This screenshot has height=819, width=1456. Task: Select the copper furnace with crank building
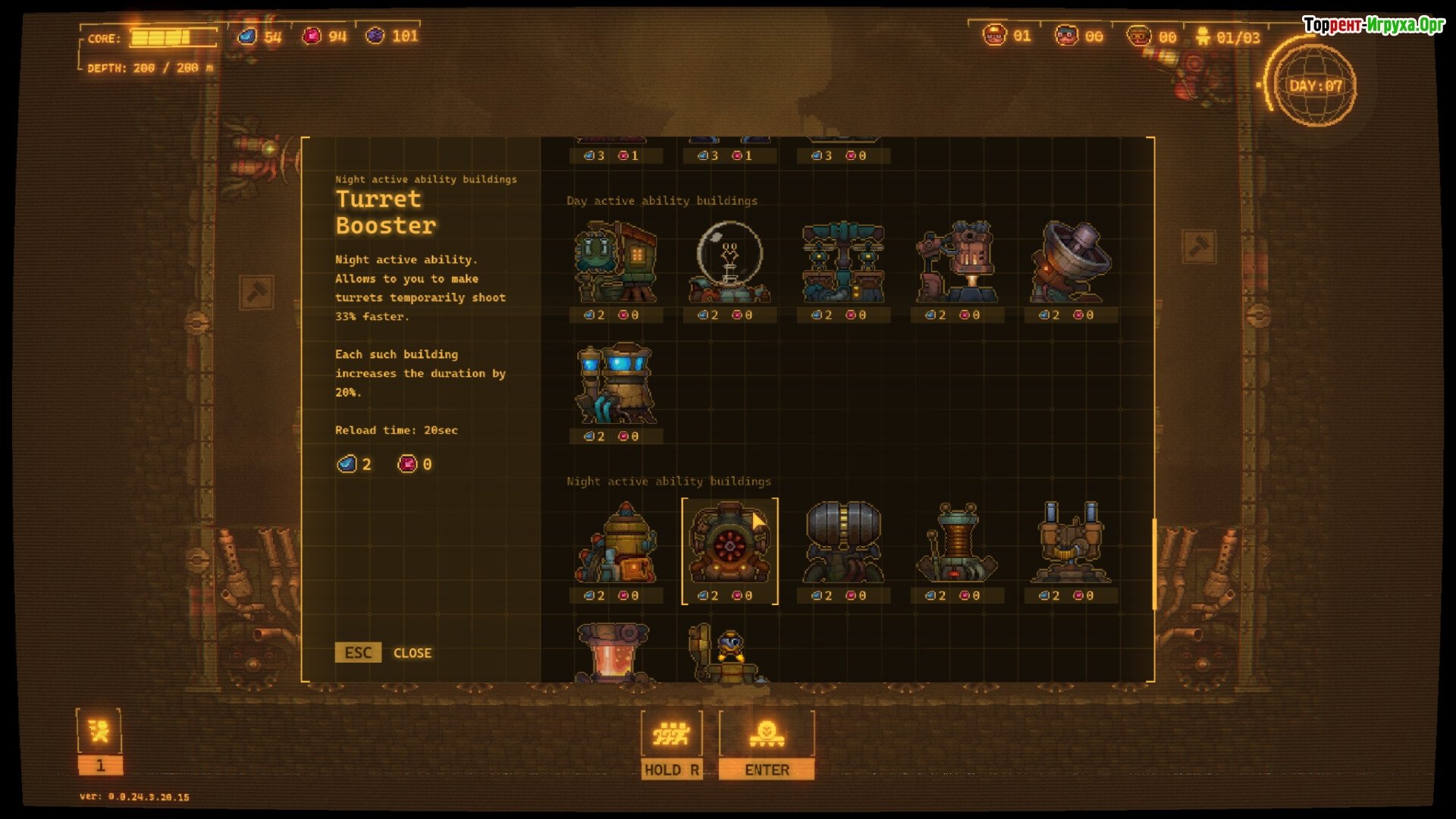[957, 263]
